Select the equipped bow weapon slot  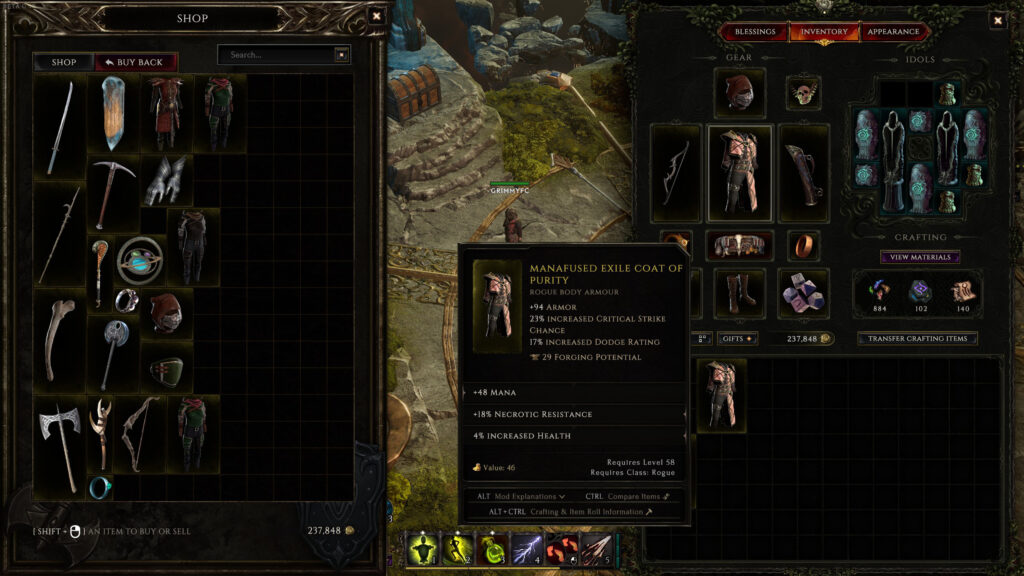(675, 172)
